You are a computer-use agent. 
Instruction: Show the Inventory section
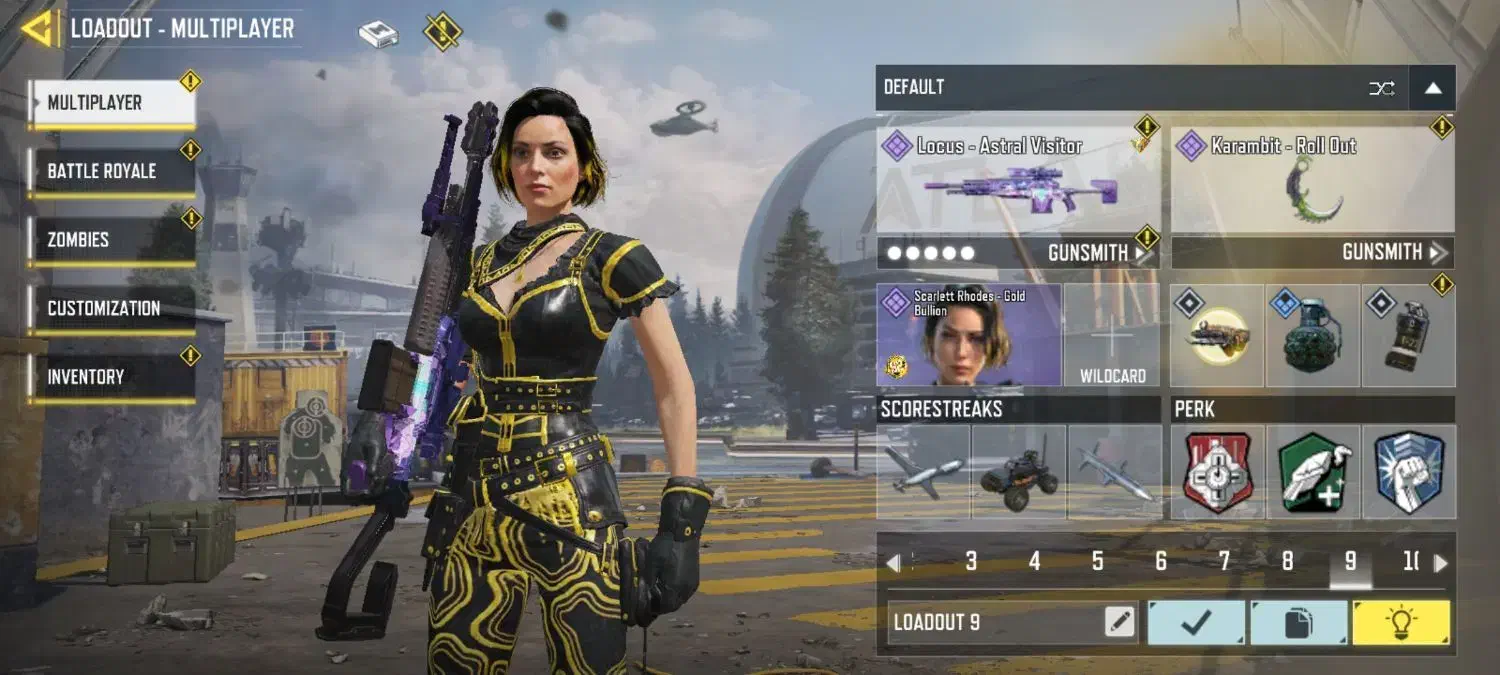112,377
